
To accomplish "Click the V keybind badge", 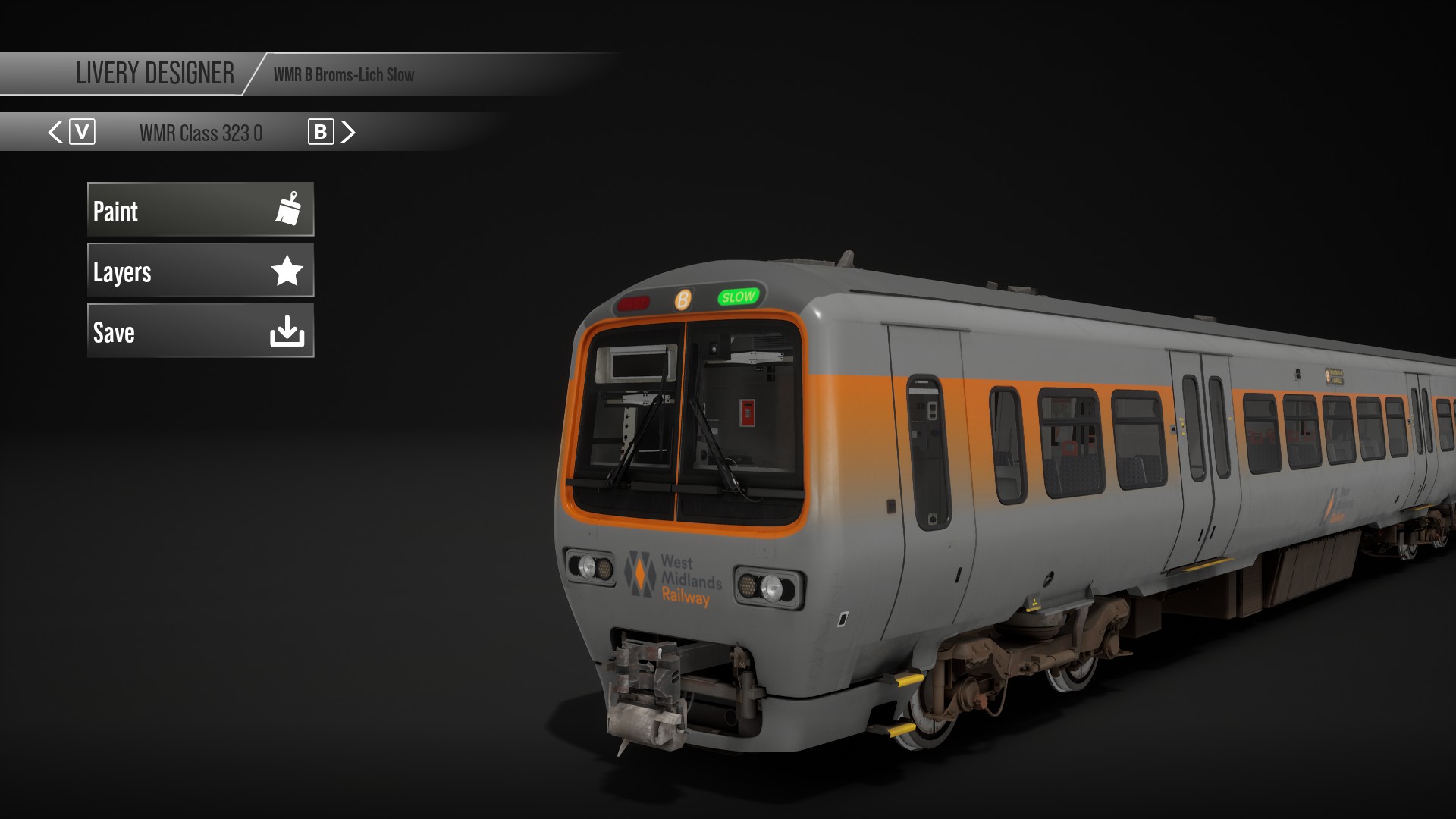I will pos(82,131).
